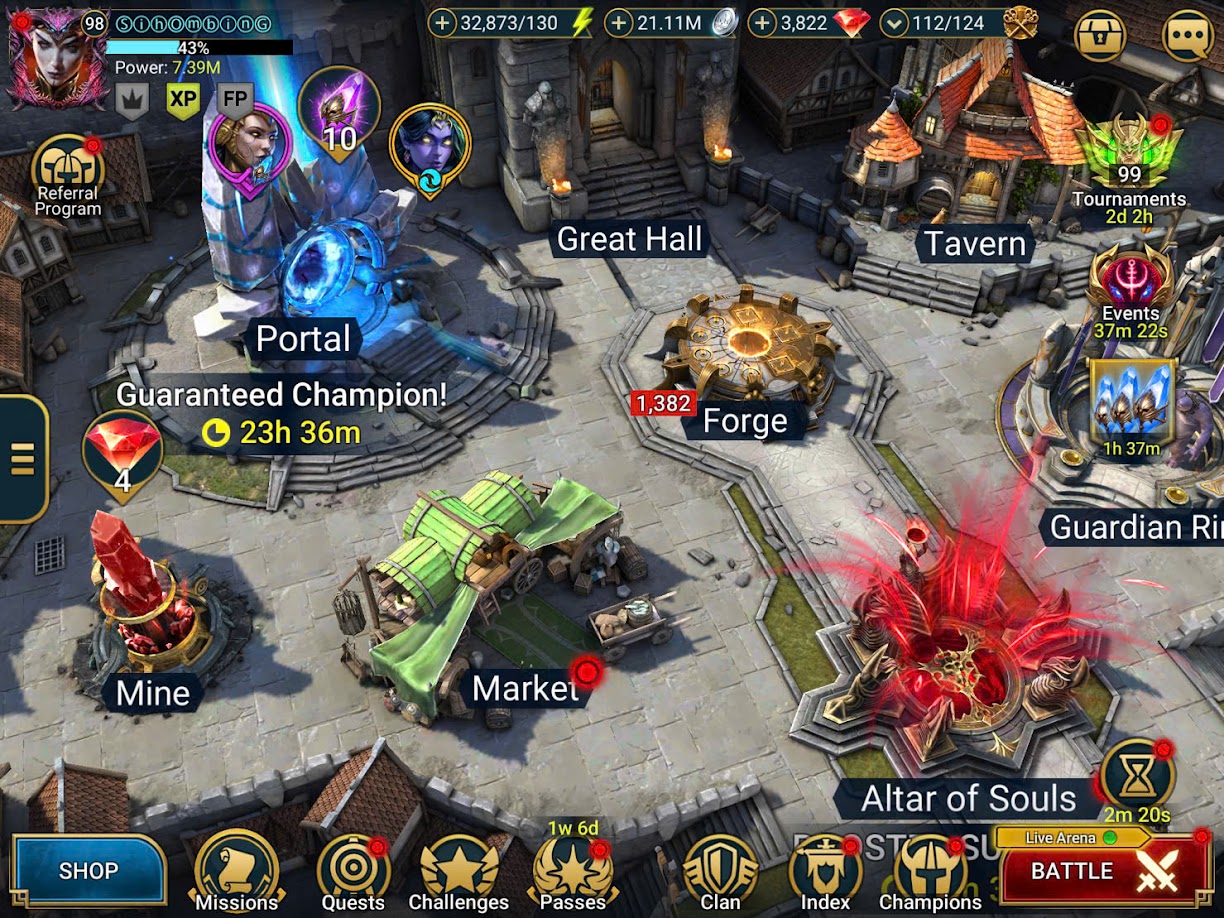The width and height of the screenshot is (1224, 918).
Task: Start the red BATTLE button
Action: pos(1105,871)
